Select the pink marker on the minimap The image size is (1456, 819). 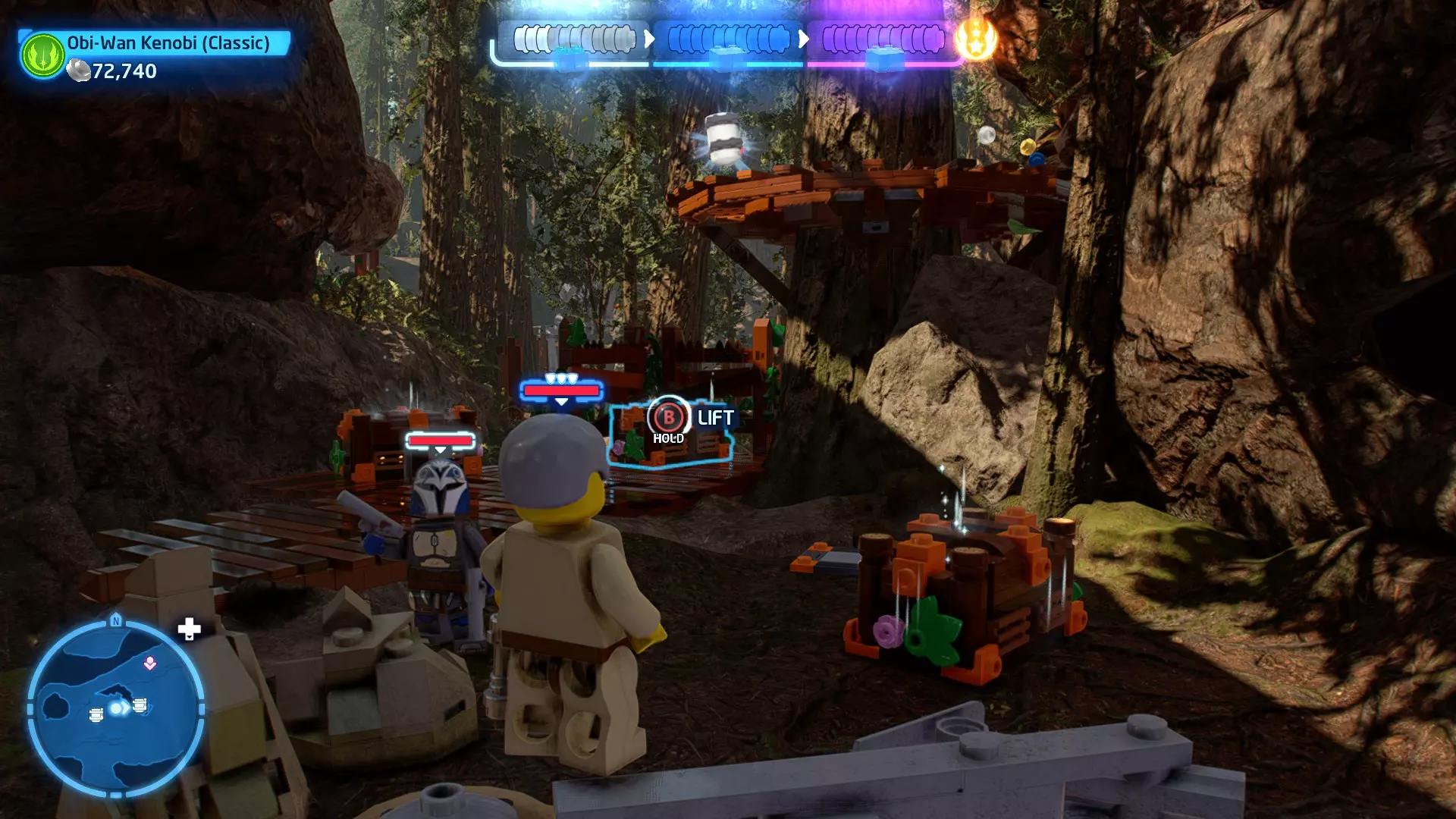click(x=150, y=664)
